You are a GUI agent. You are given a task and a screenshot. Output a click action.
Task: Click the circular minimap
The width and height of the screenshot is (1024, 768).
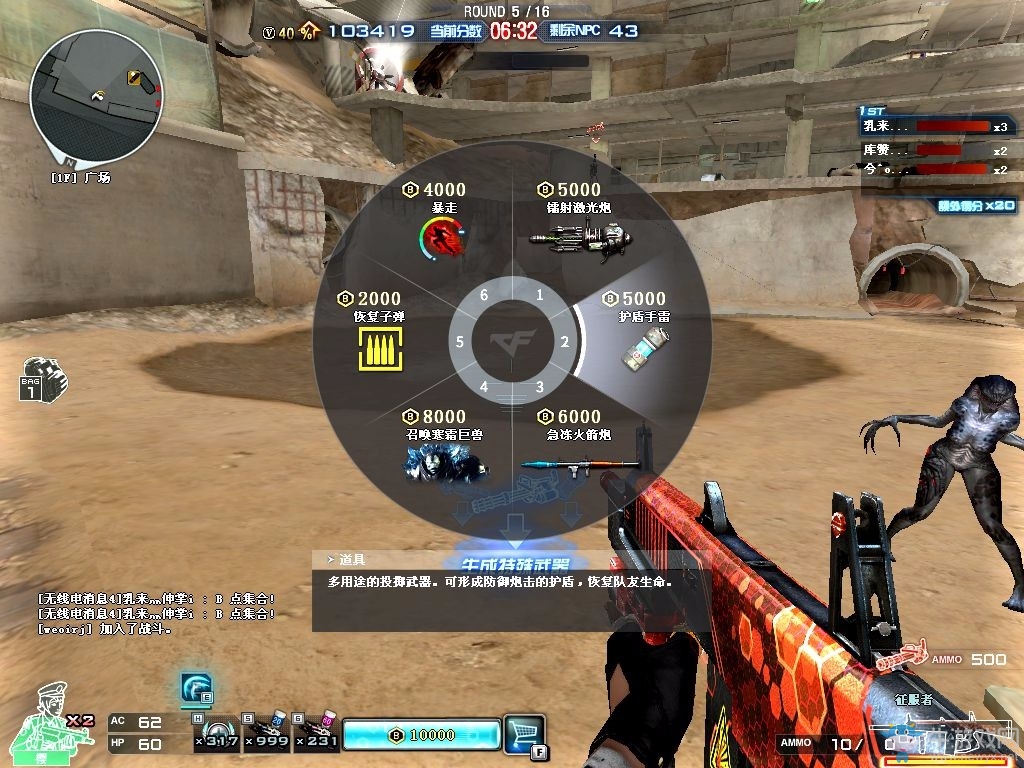pyautogui.click(x=96, y=97)
